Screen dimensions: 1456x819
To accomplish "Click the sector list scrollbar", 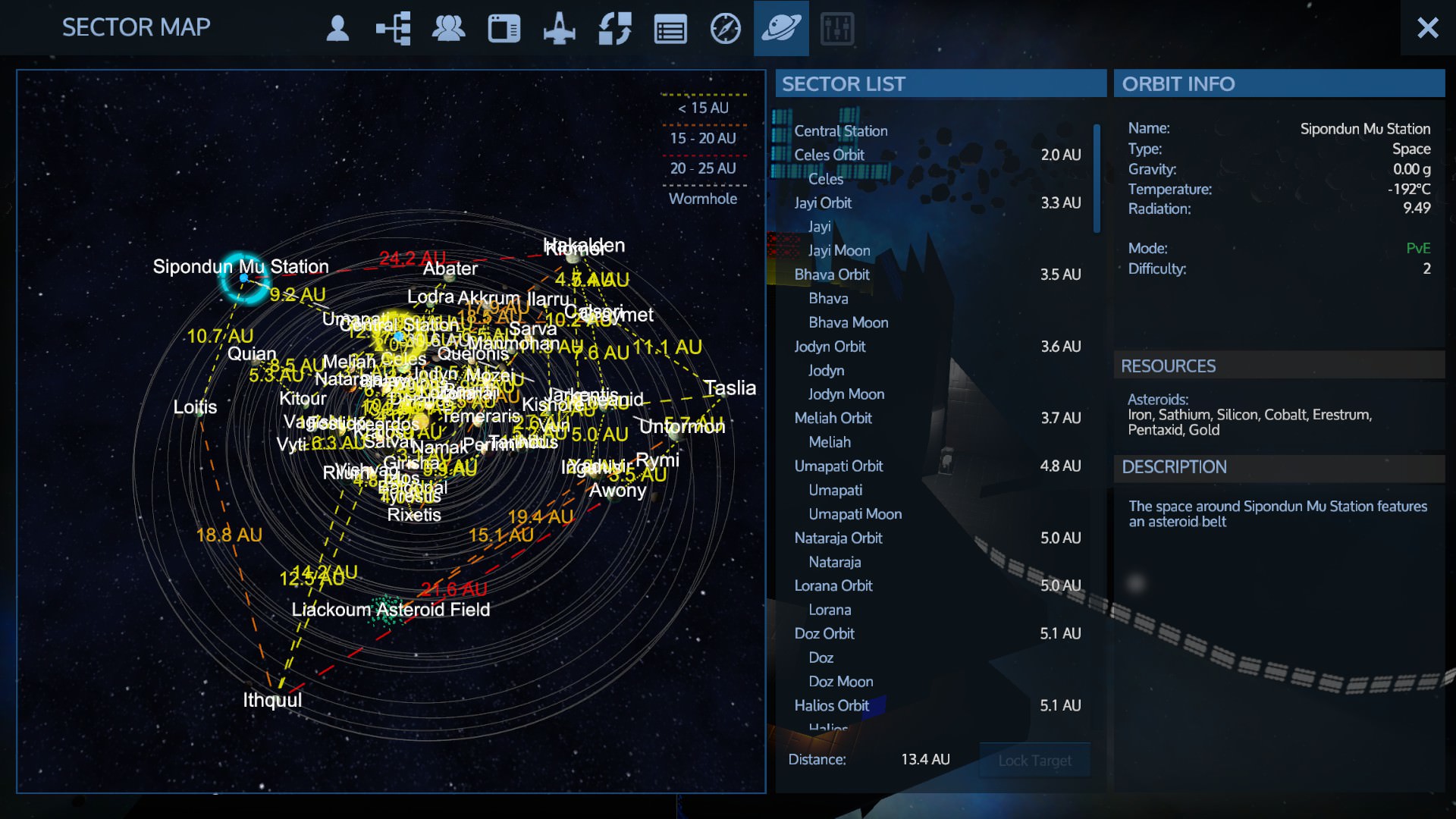I will pos(1097,178).
